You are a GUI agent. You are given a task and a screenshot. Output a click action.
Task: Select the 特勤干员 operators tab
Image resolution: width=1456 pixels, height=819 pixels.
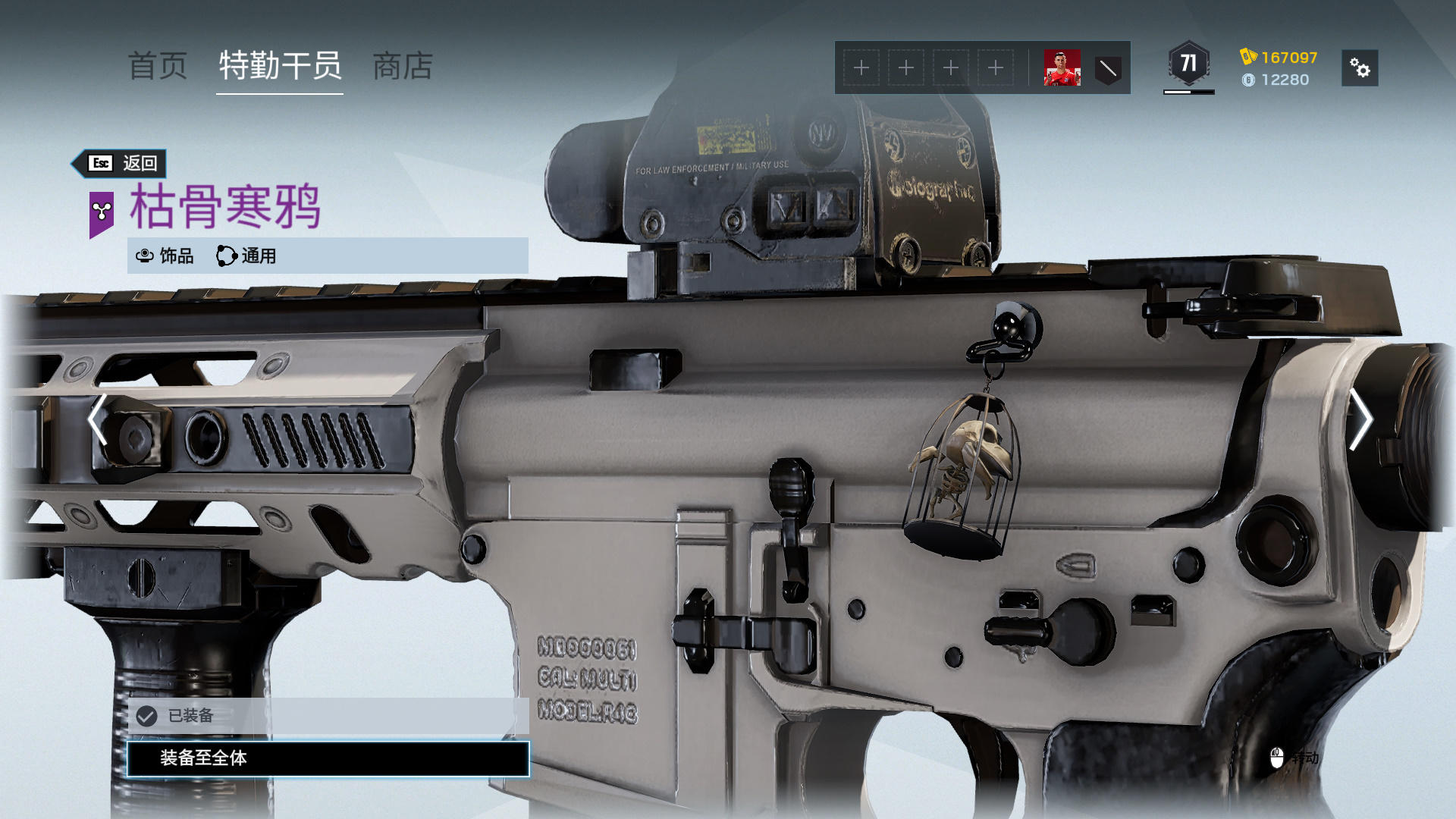pos(280,66)
